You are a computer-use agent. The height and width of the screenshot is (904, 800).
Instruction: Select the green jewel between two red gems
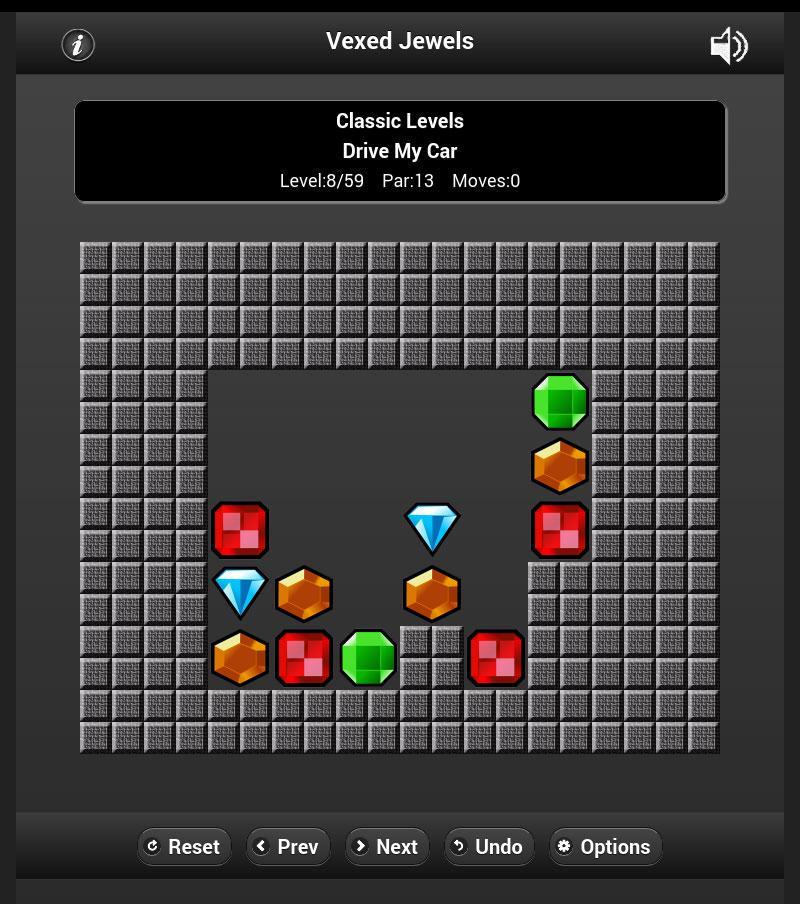(x=368, y=658)
